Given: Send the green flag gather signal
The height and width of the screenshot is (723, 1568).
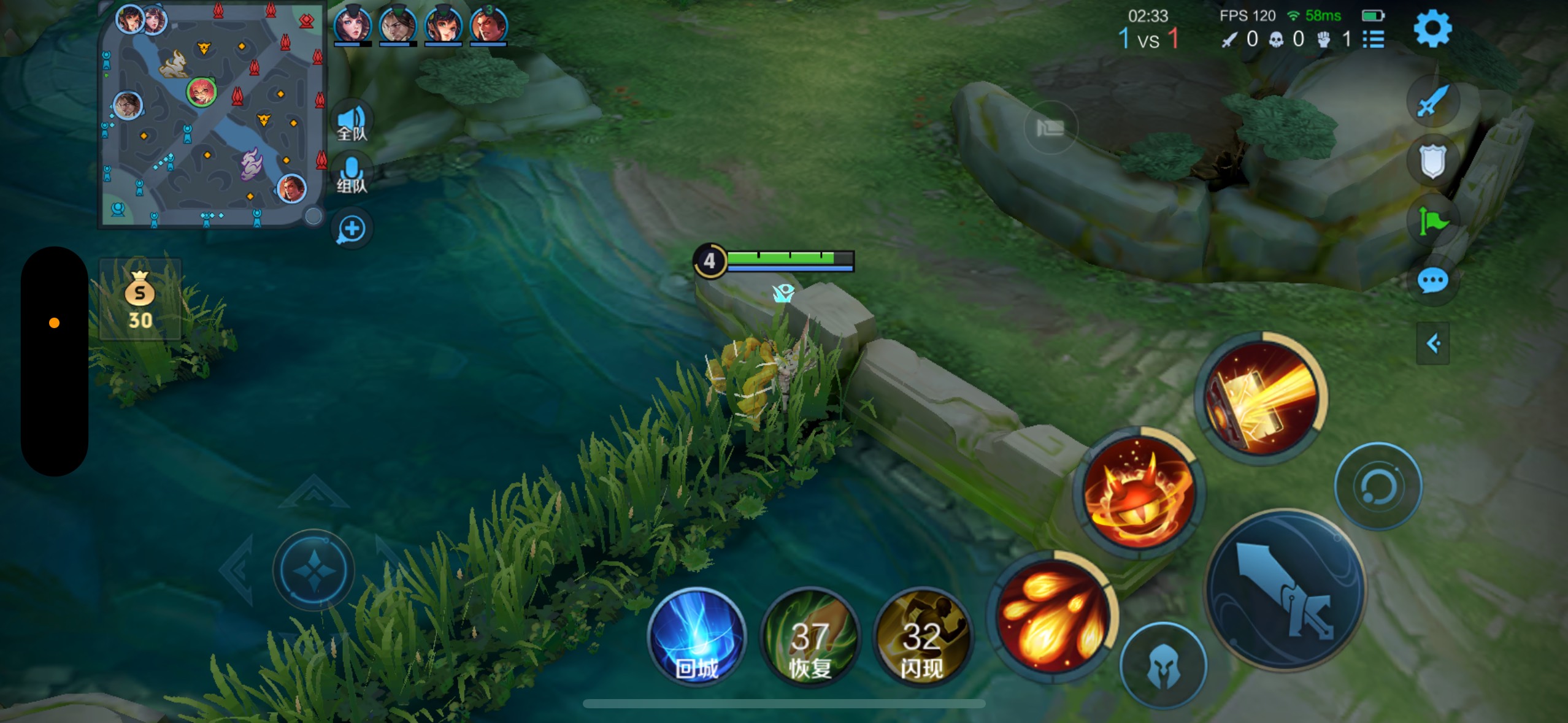Looking at the screenshot, I should point(1432,221).
